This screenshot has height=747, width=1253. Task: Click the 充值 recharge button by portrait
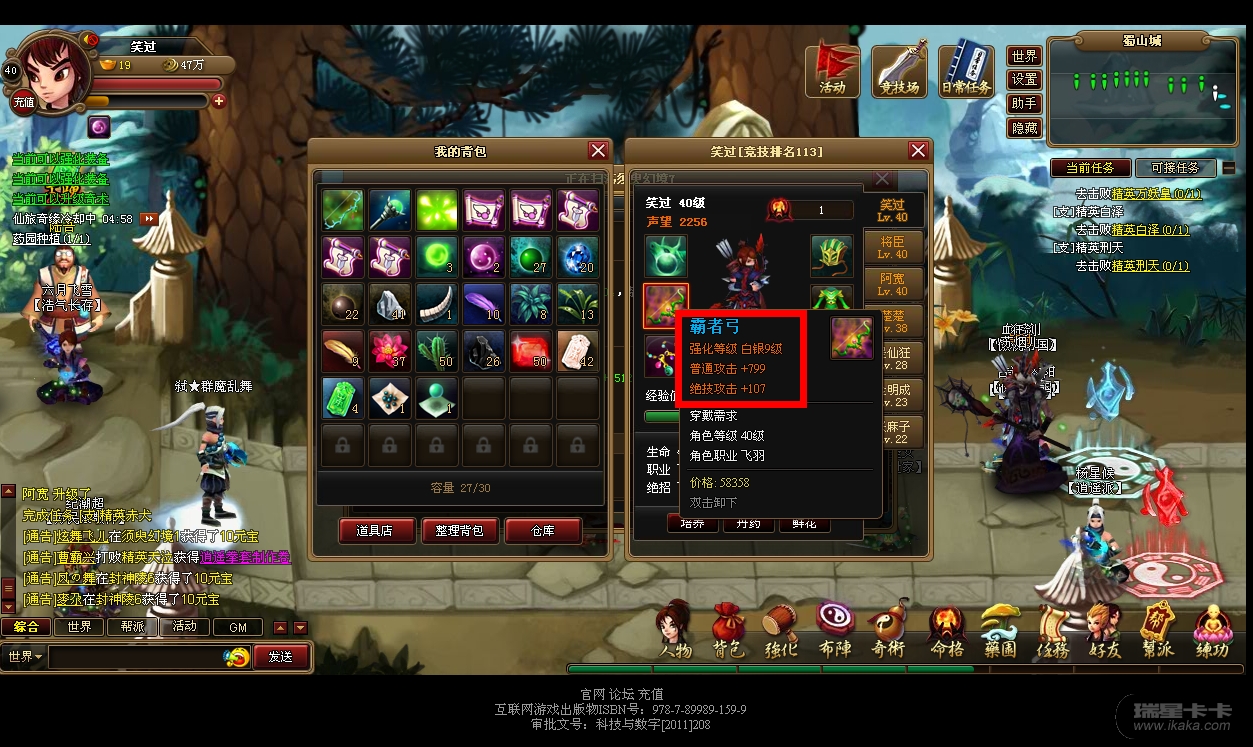pyautogui.click(x=23, y=102)
